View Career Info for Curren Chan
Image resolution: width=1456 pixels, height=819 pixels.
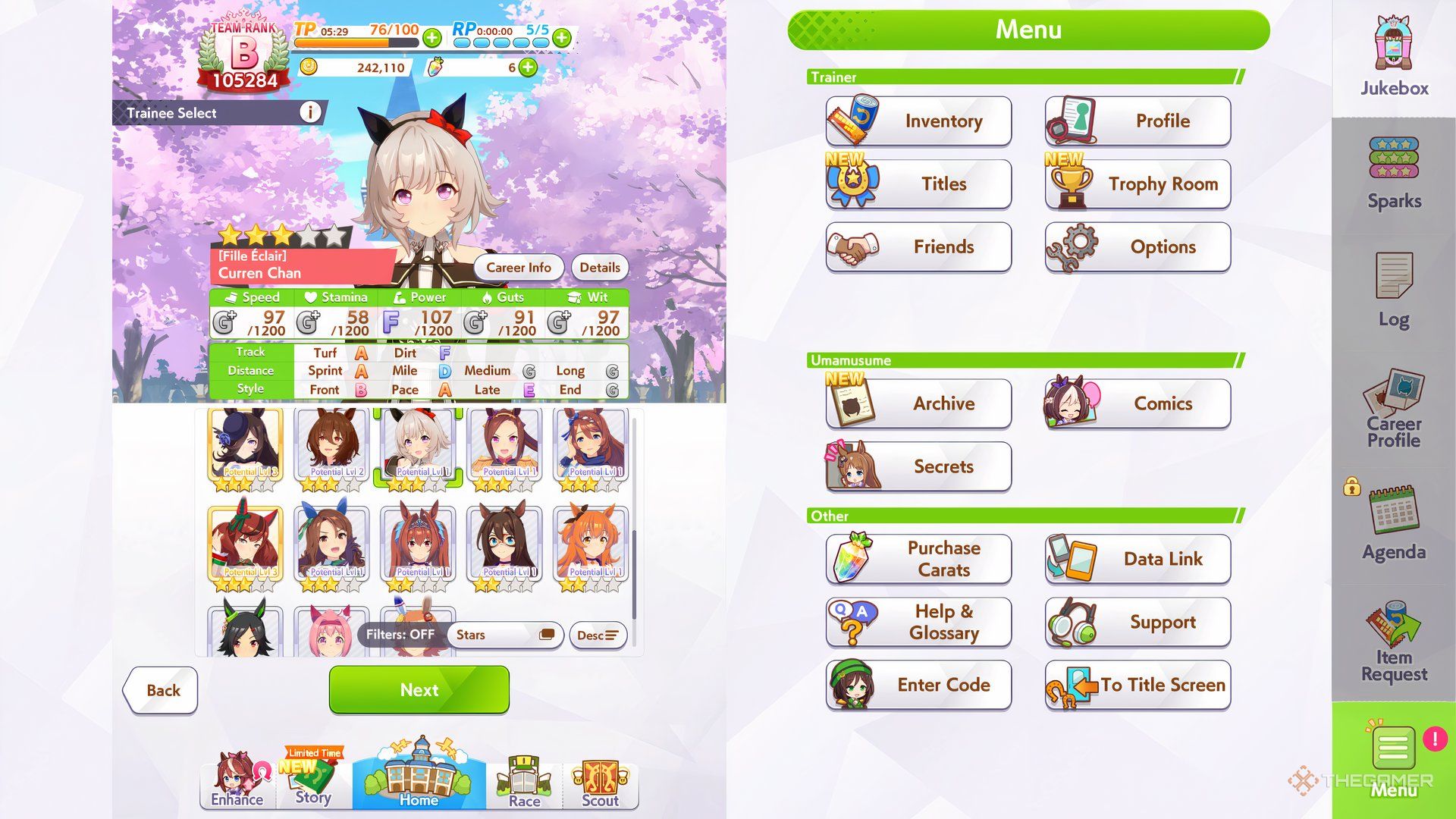pyautogui.click(x=519, y=267)
